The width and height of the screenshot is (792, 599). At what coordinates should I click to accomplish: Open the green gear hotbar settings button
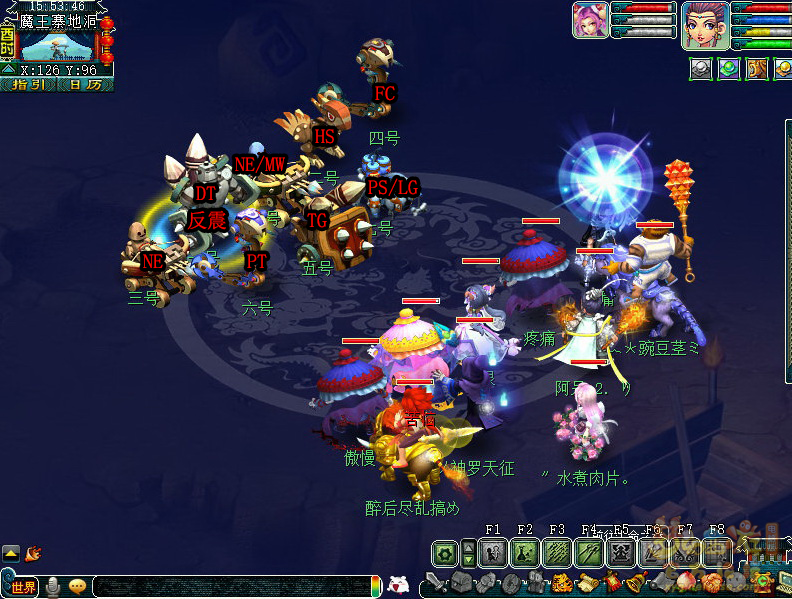(445, 553)
